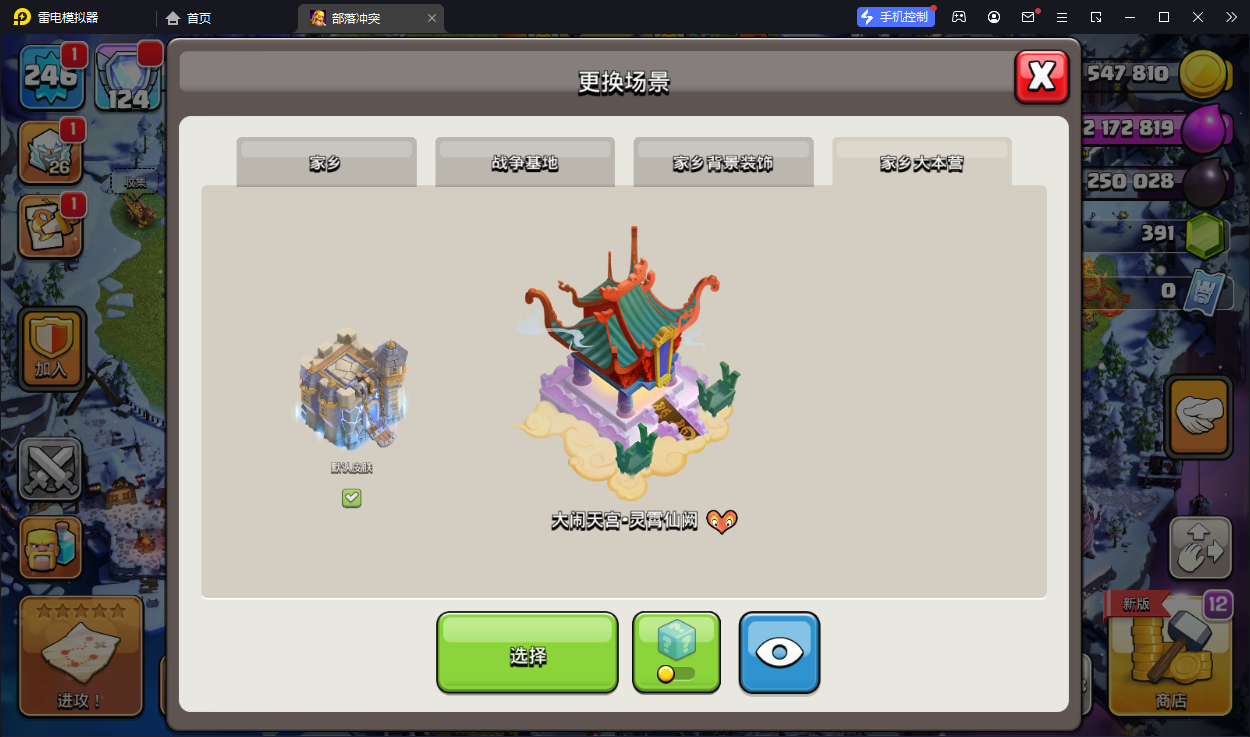
Task: Choose the default town hall skin thumbnail
Action: tap(352, 392)
